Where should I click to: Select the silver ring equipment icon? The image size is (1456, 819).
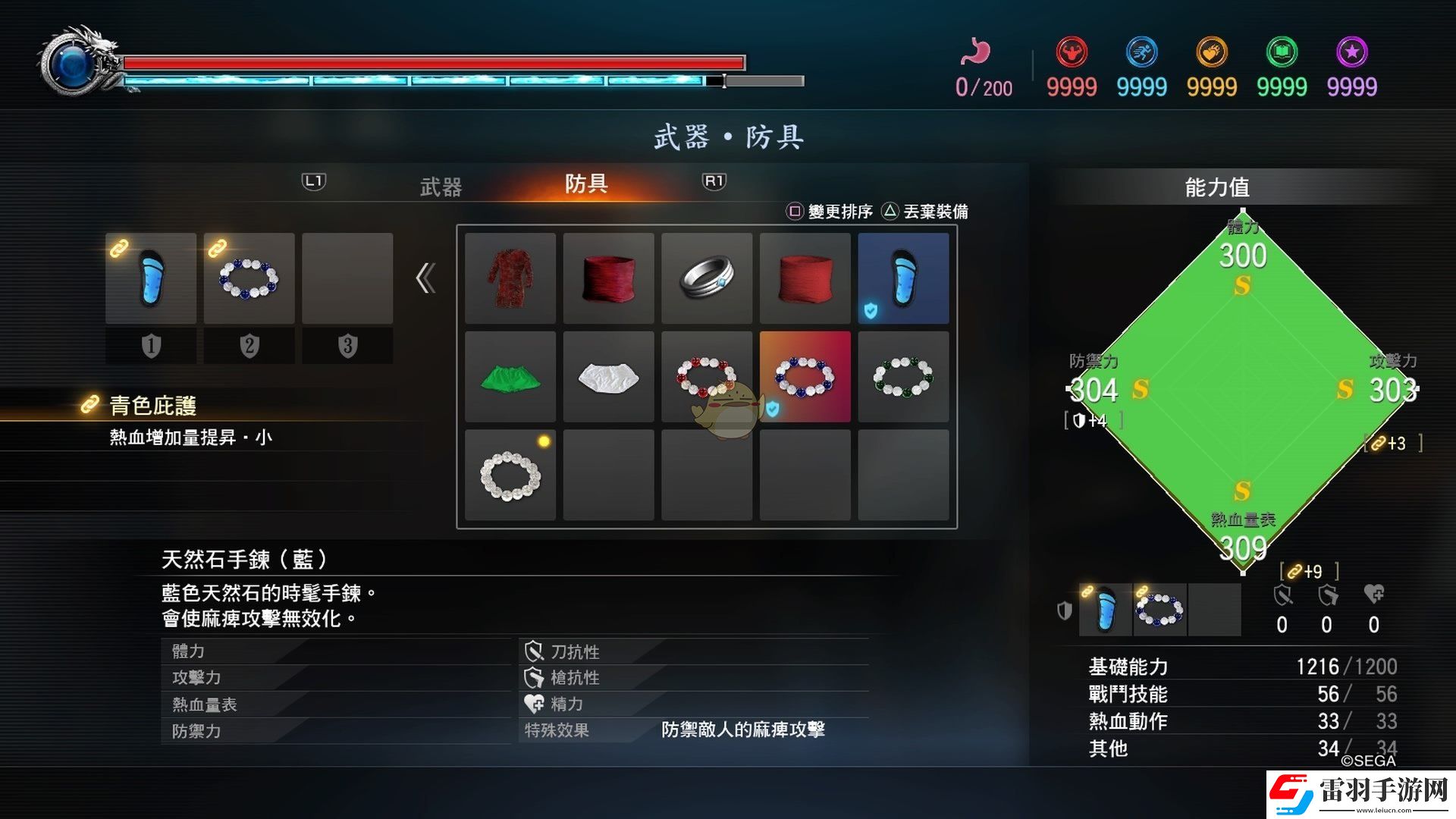[707, 278]
